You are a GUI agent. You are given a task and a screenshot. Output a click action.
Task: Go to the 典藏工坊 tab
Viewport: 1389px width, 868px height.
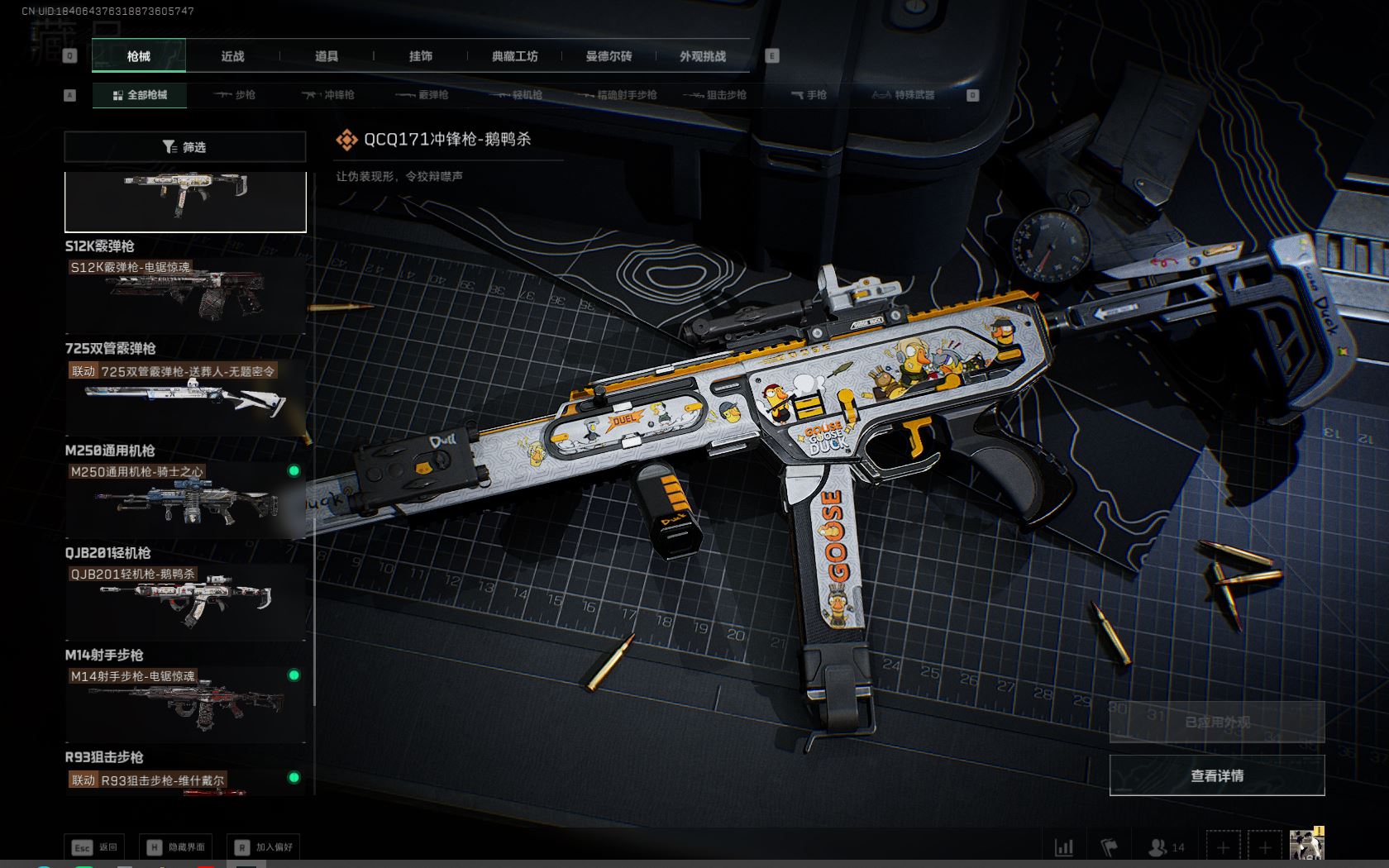tap(514, 56)
